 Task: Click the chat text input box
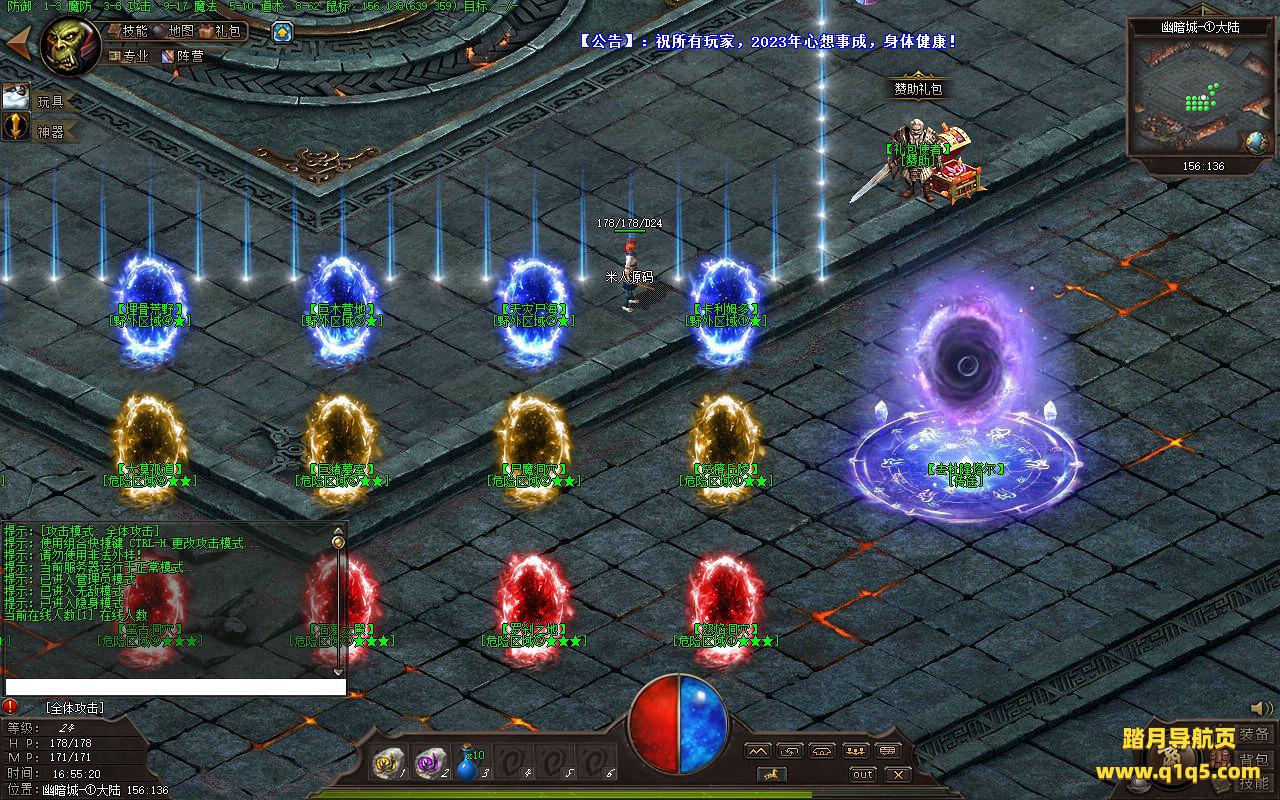point(176,687)
